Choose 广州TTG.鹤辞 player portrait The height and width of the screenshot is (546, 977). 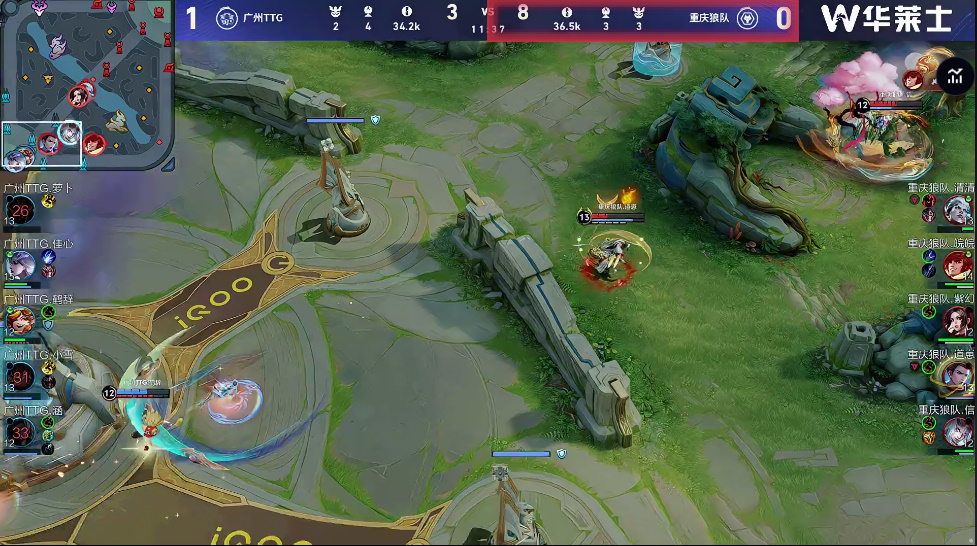click(x=21, y=320)
